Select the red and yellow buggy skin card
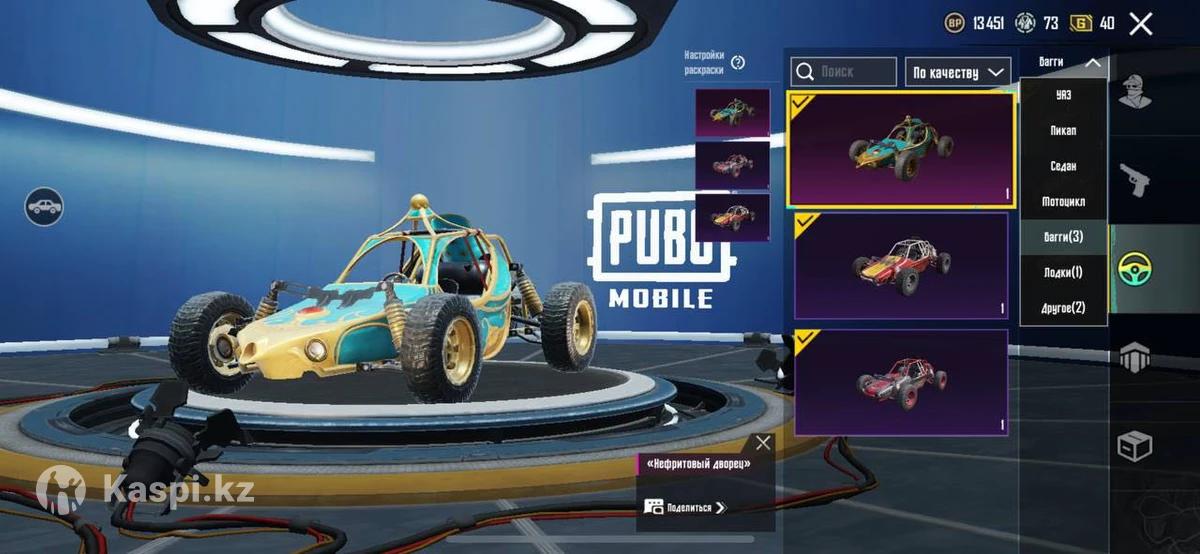The image size is (1200, 554). point(901,266)
